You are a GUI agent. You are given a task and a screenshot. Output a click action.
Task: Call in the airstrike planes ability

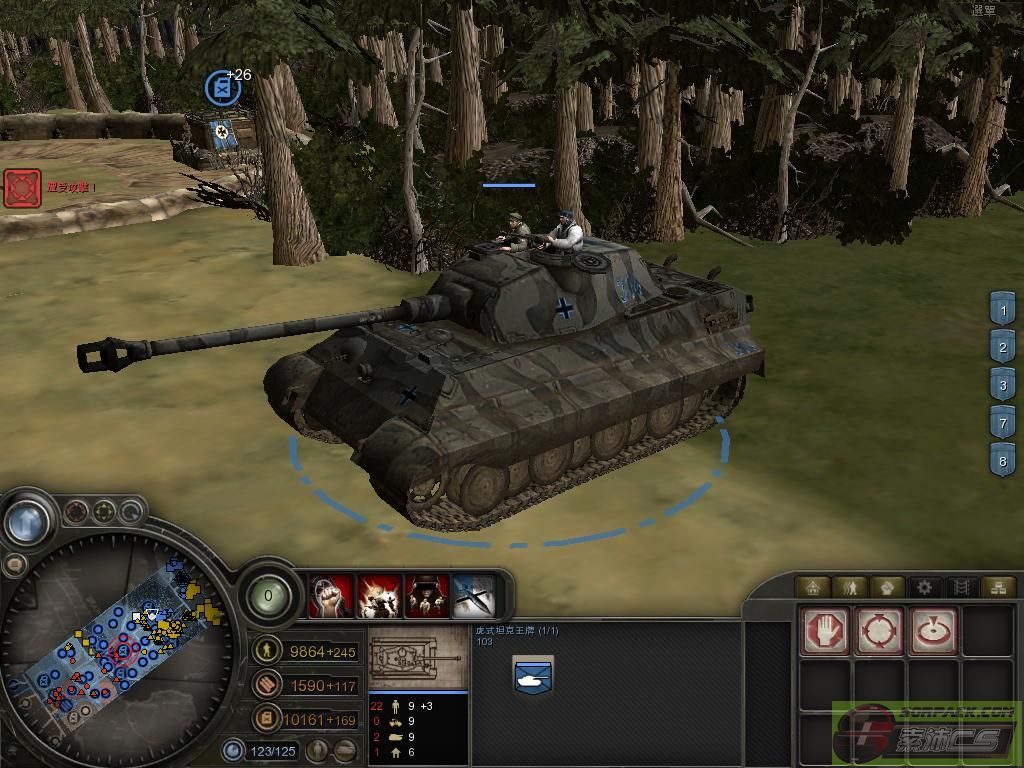pyautogui.click(x=474, y=596)
